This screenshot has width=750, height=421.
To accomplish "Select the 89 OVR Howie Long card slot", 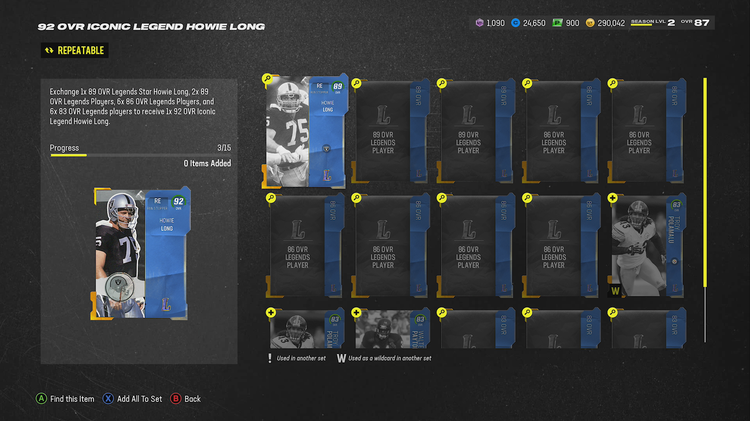I will [x=305, y=131].
